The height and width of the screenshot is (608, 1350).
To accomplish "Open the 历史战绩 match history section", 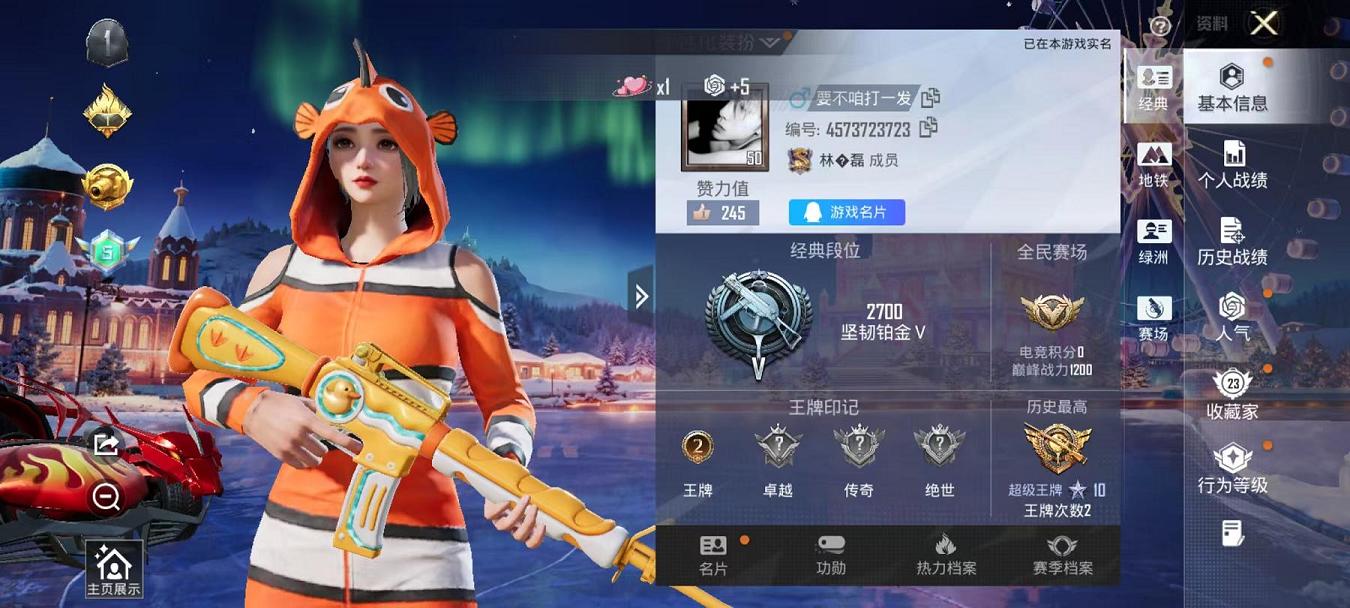I will click(1232, 243).
